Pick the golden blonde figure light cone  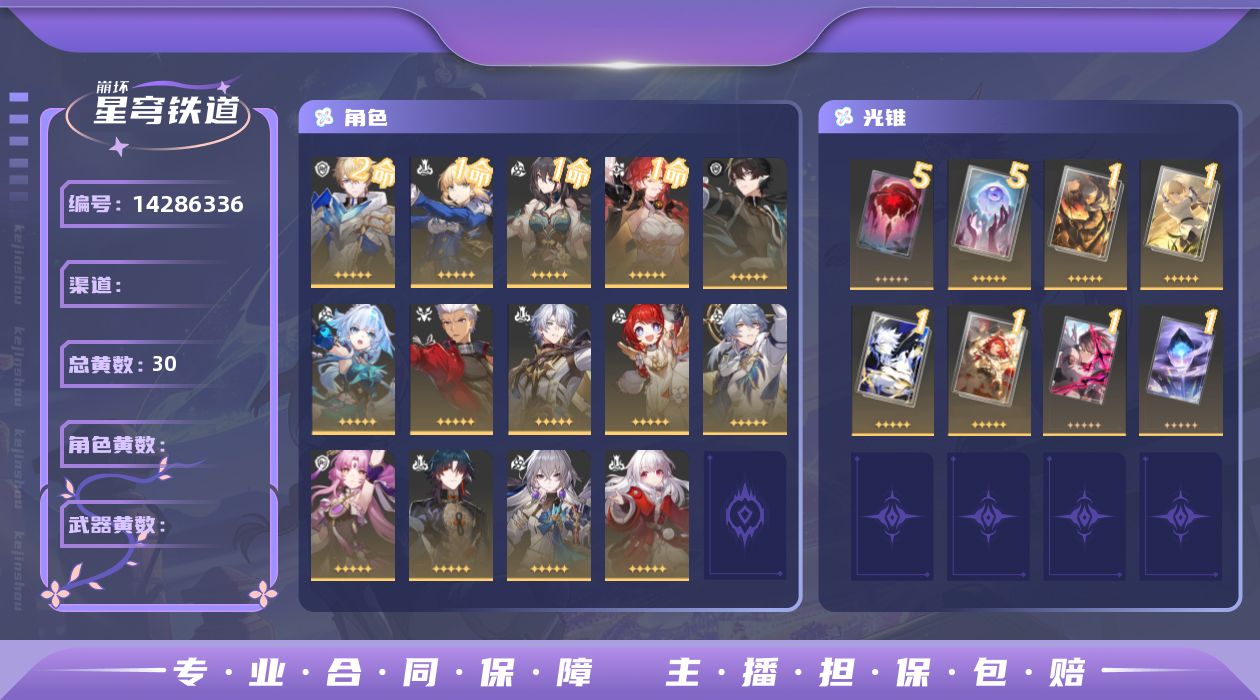point(1181,222)
